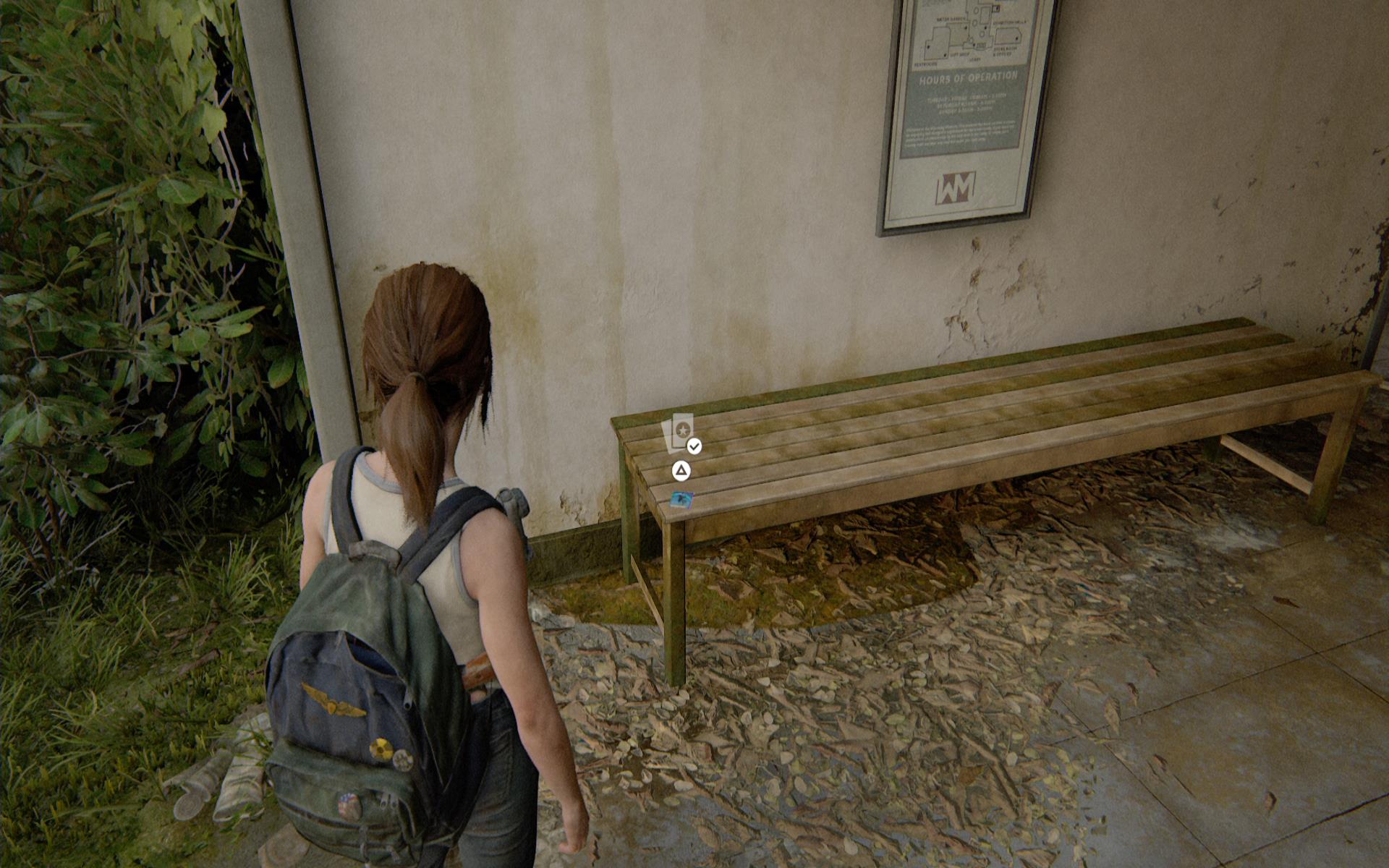Select the trading card collectible icon
The image size is (1389, 868).
click(679, 433)
